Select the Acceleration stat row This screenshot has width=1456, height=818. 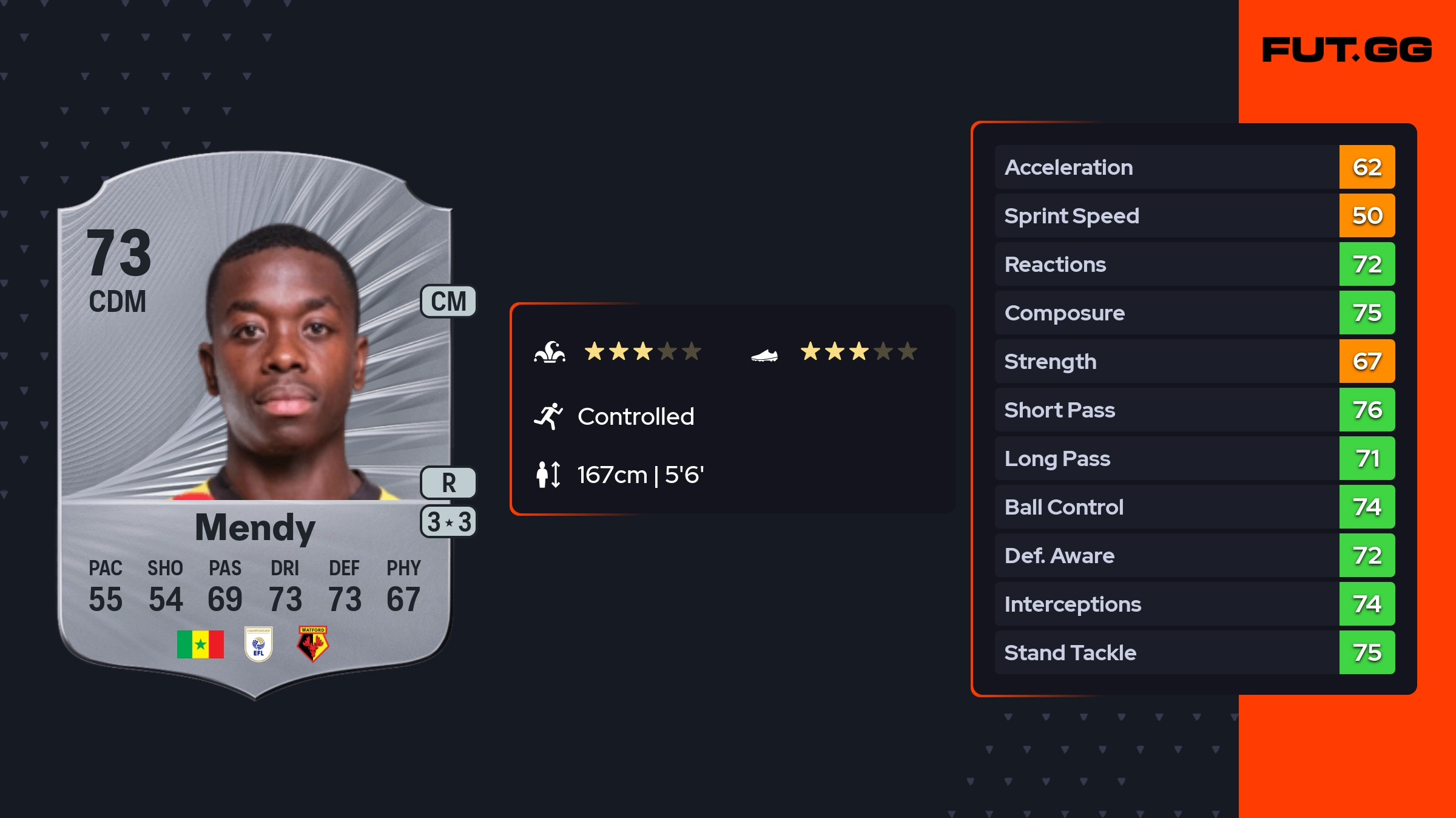click(1194, 167)
